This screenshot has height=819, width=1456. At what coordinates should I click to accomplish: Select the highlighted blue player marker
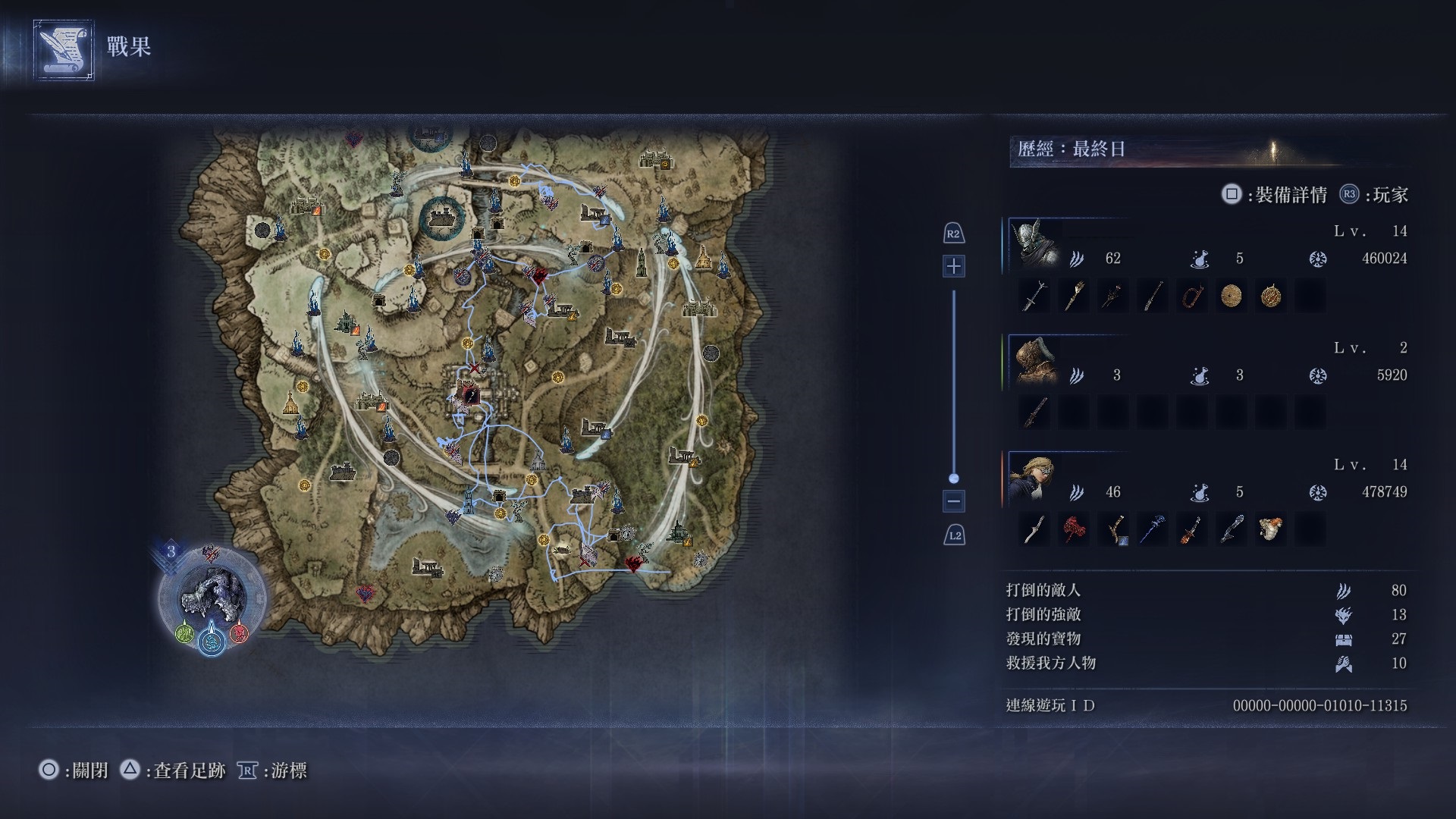point(212,642)
